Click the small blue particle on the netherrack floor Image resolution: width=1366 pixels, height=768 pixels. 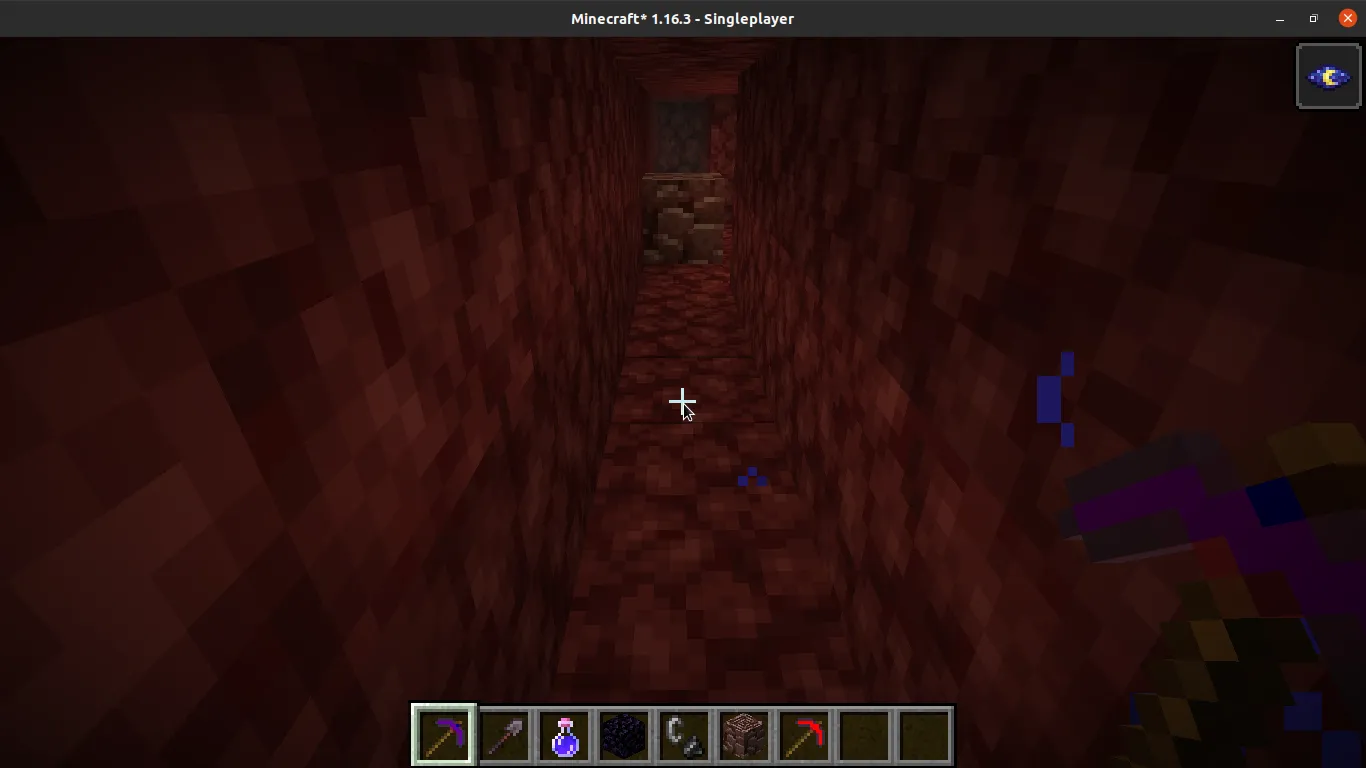[x=751, y=479]
